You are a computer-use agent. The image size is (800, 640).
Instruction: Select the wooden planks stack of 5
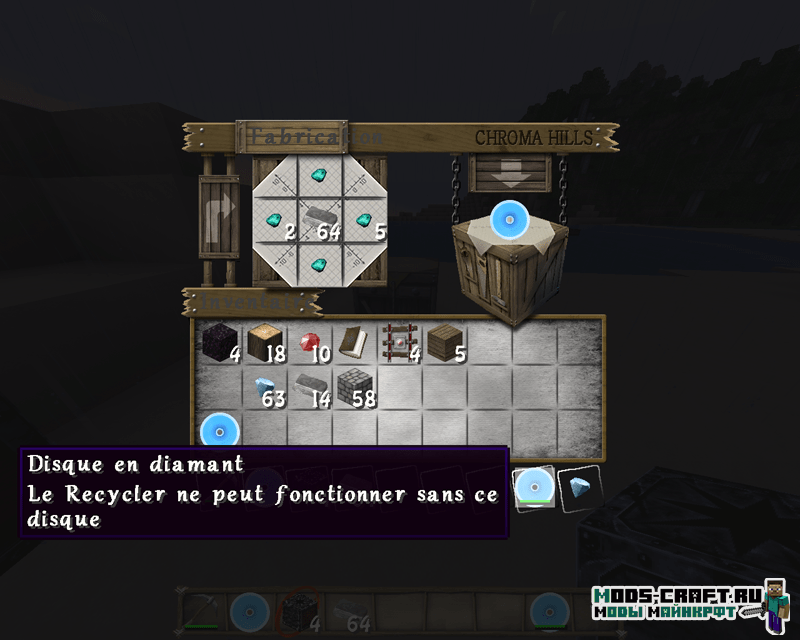(442, 344)
